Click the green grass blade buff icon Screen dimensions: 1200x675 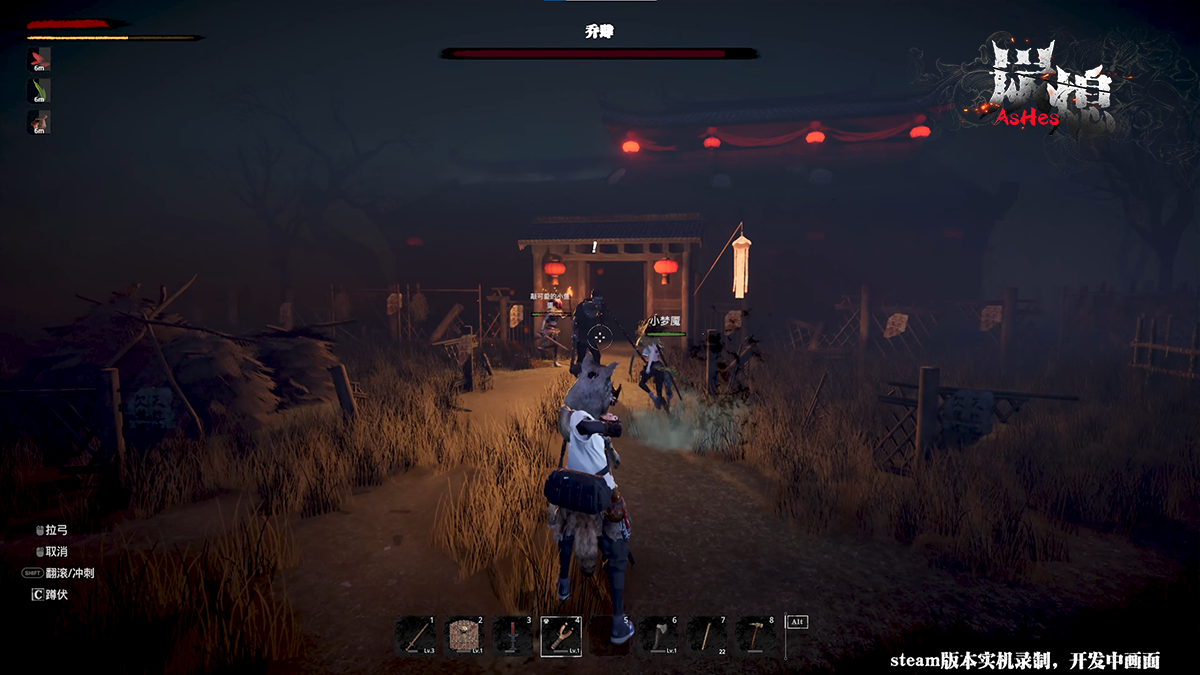tap(39, 90)
